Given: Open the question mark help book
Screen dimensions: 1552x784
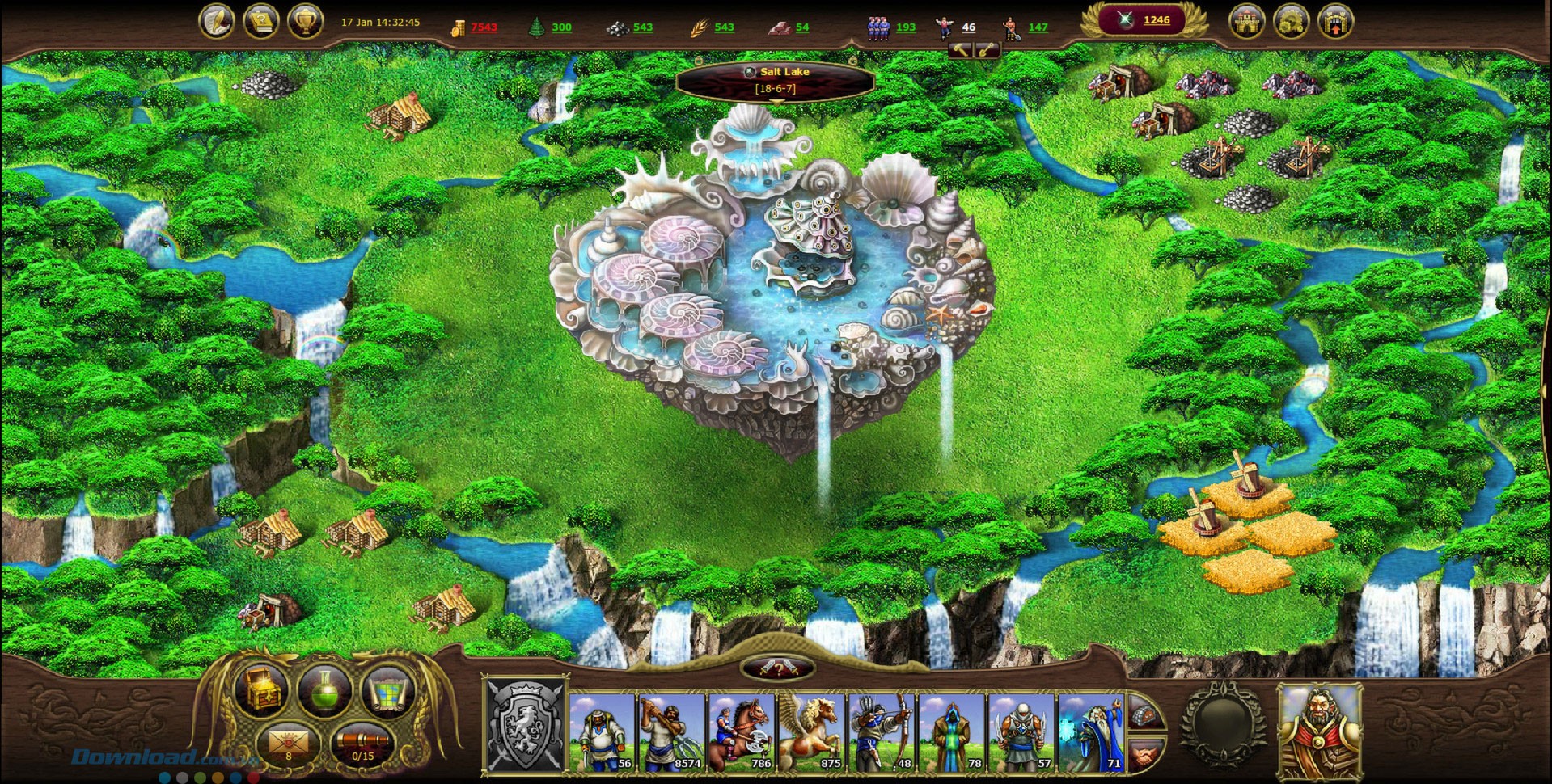Looking at the screenshot, I should click(x=261, y=21).
